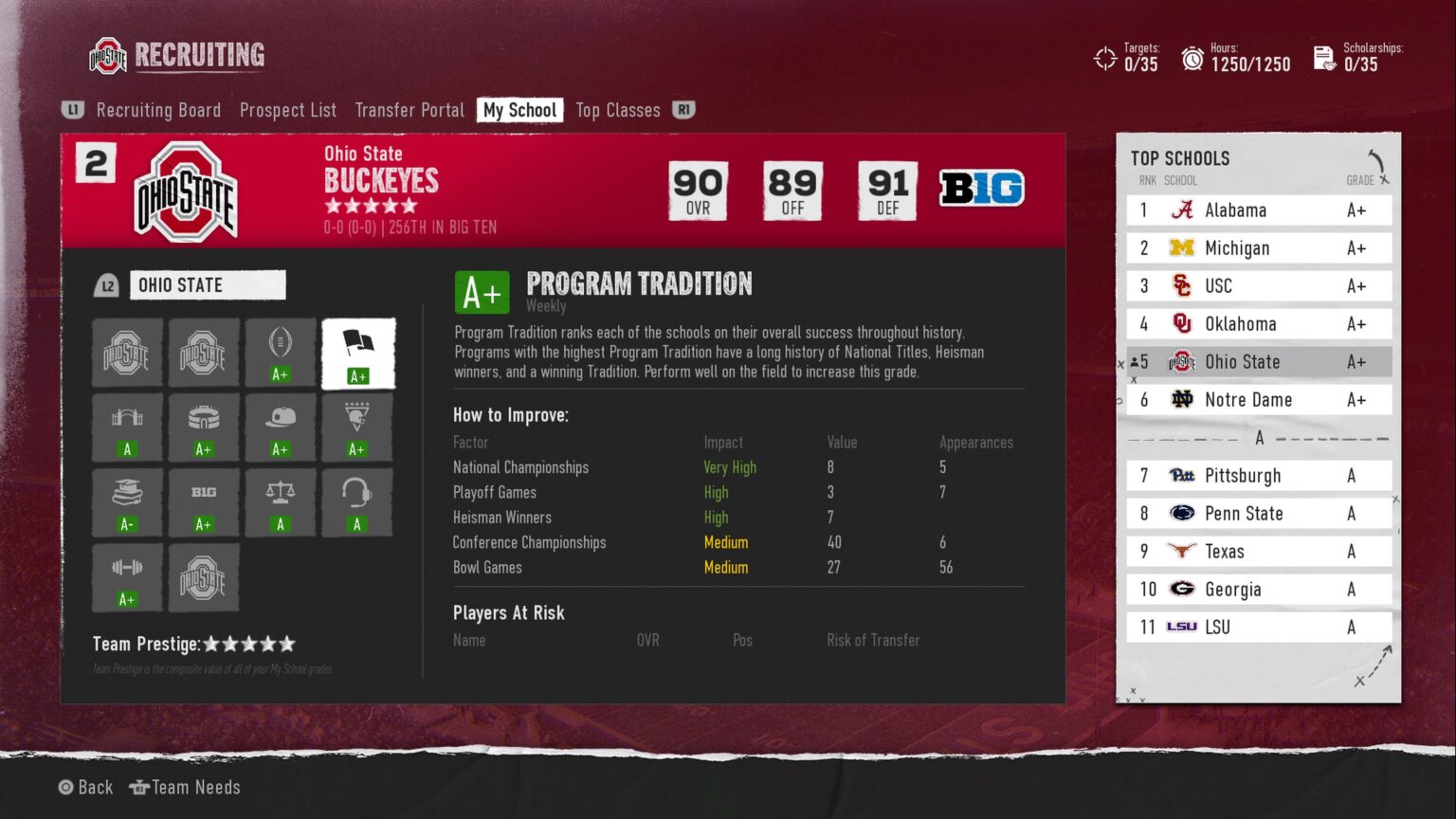Go to the Recruiting Board

pyautogui.click(x=158, y=110)
